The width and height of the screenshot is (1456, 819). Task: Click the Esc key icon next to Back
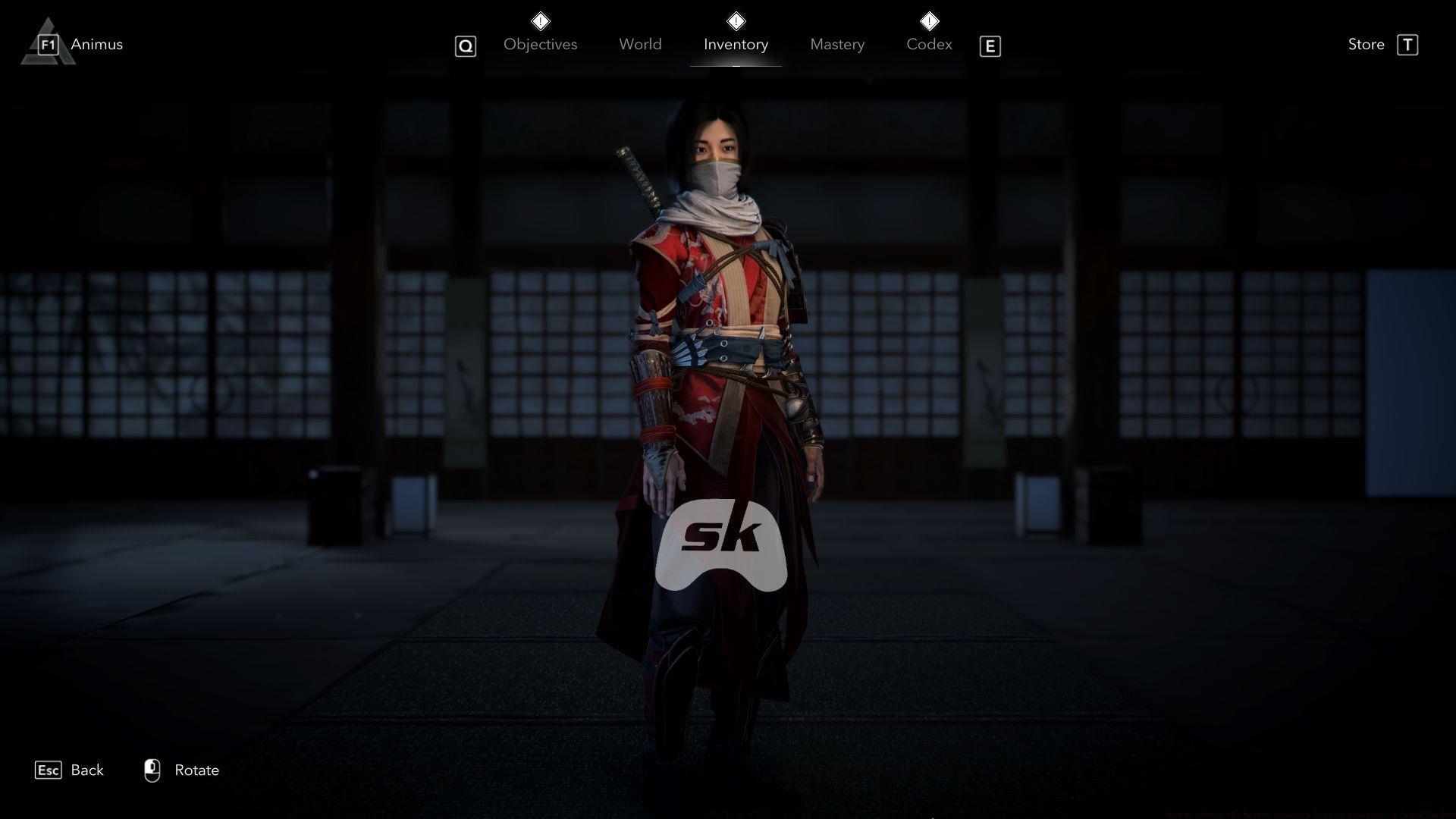pyautogui.click(x=49, y=770)
